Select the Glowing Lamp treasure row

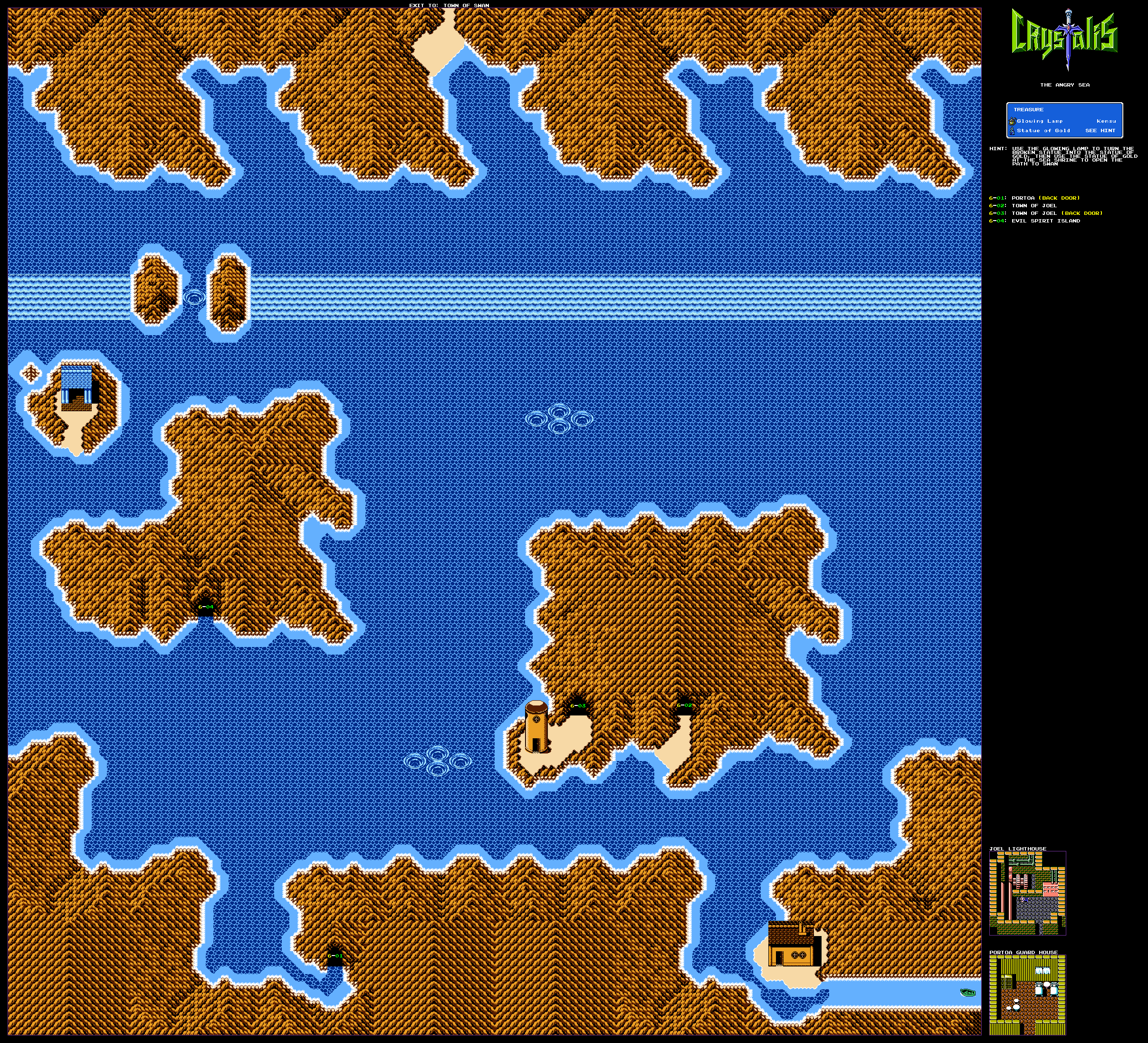[x=1064, y=121]
